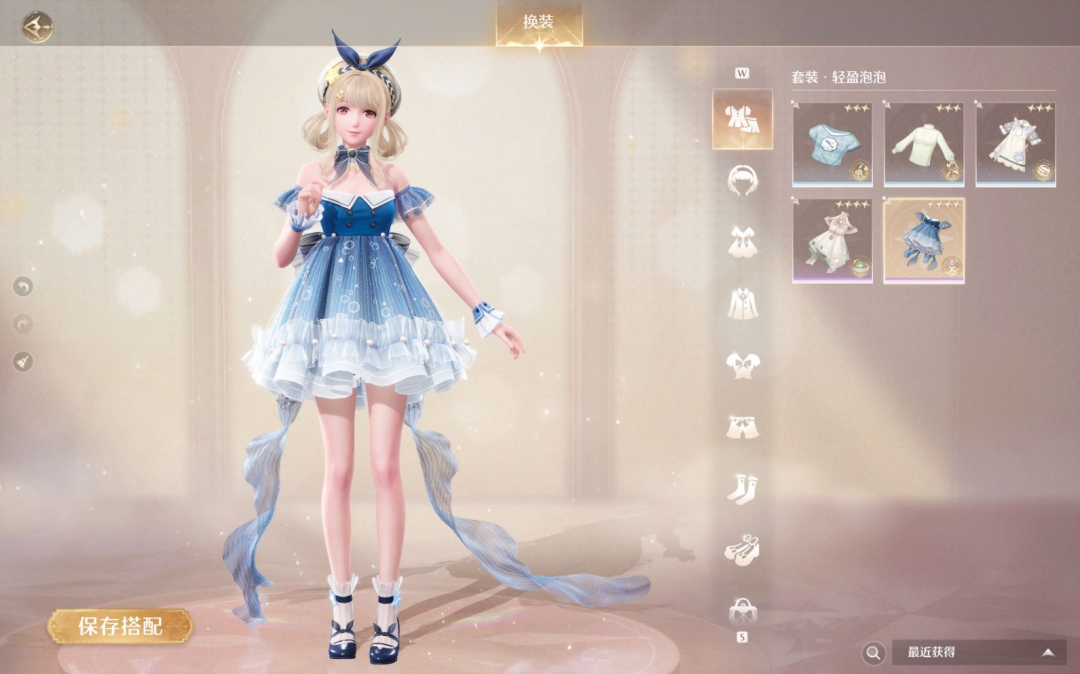Undo the last outfit change
The width and height of the screenshot is (1080, 674).
pos(23,287)
